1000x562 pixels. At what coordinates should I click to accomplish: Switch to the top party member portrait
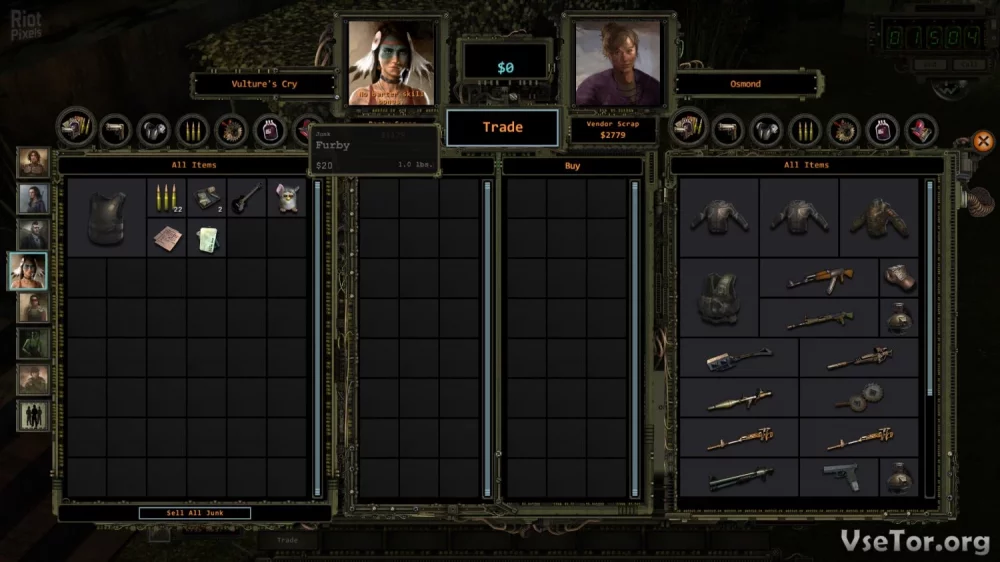[x=32, y=162]
